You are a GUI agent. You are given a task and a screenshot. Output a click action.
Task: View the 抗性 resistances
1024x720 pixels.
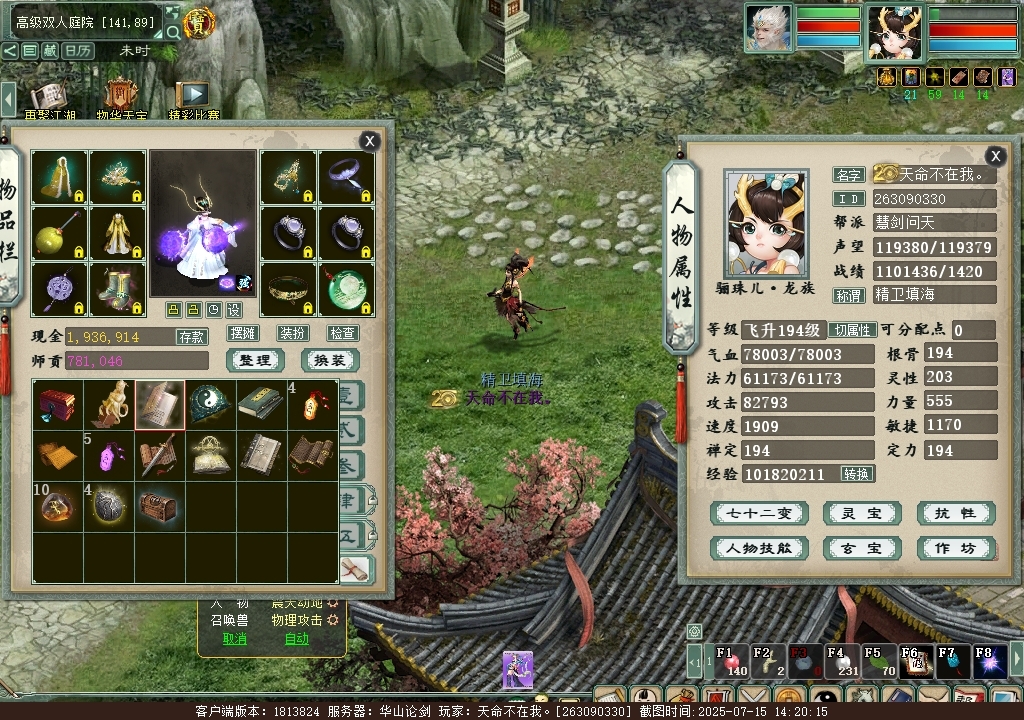point(955,514)
